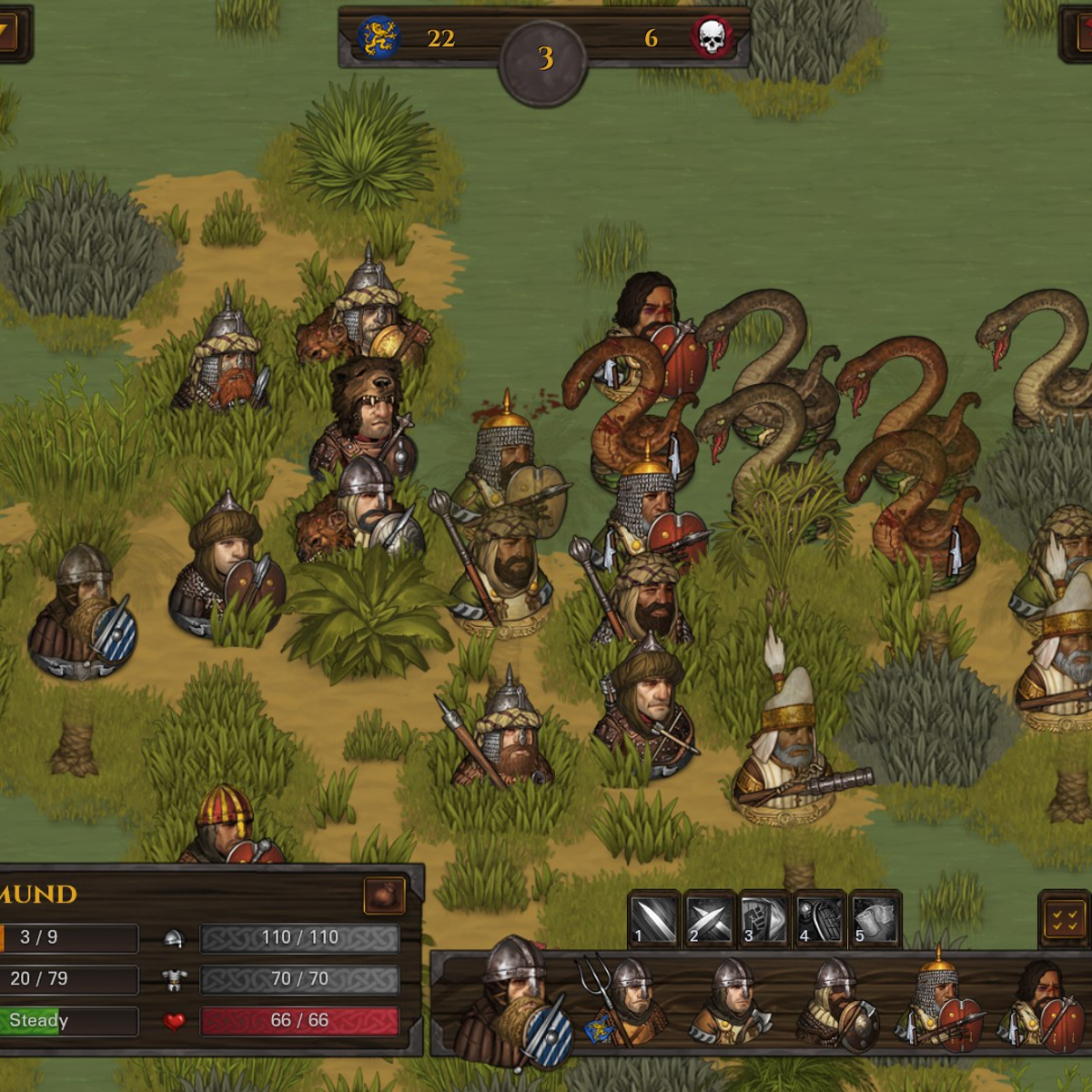Activate the helmet and shield skill numbered 4
1092x1092 pixels.
[x=820, y=919]
